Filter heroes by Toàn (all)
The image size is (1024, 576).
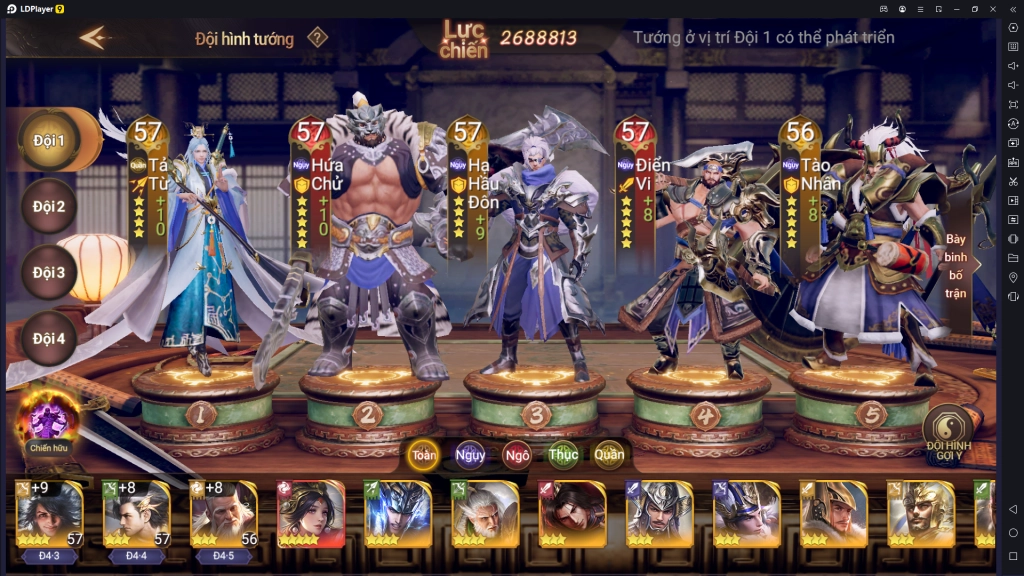[424, 455]
